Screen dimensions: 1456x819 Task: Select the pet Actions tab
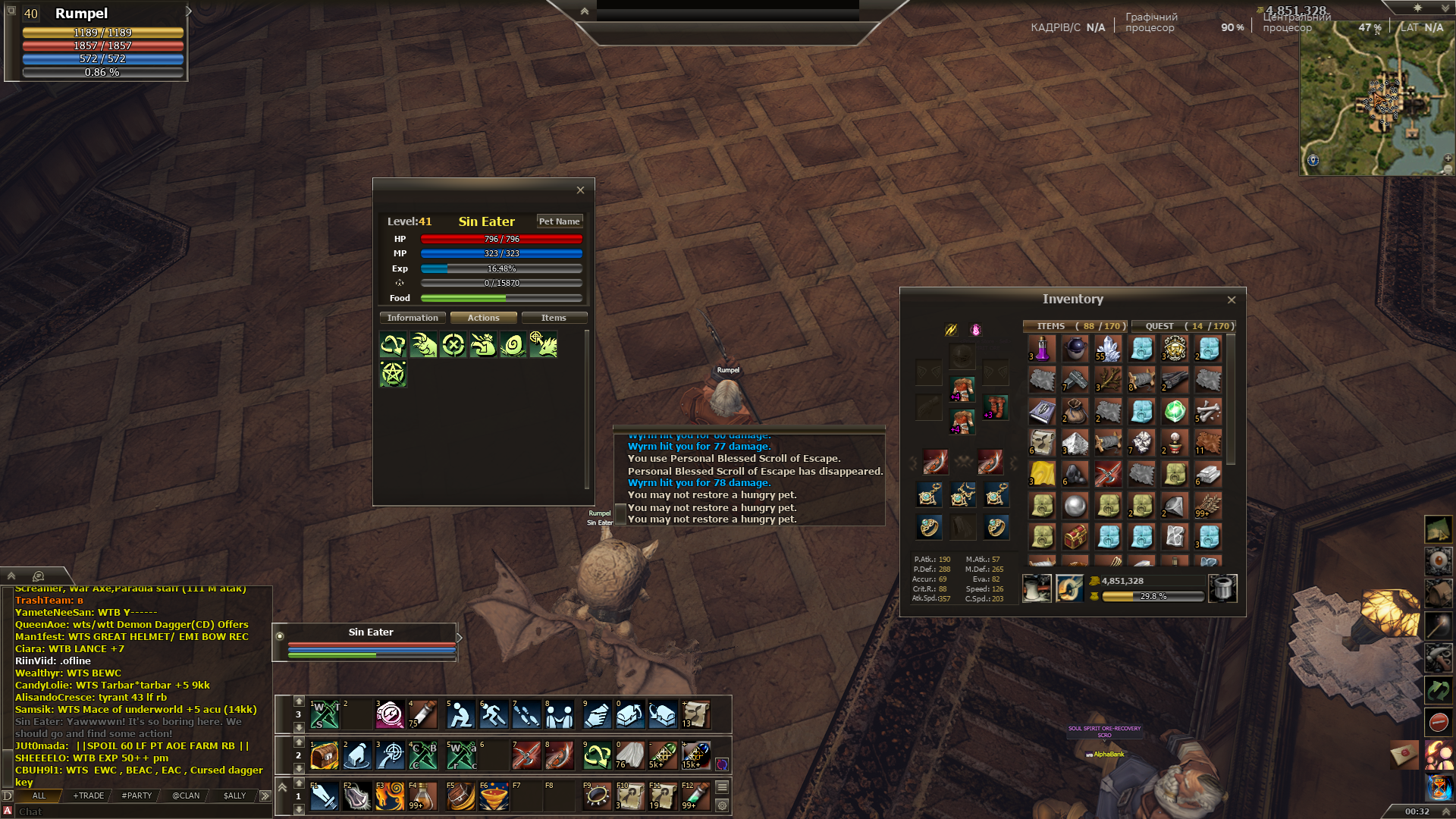point(483,318)
